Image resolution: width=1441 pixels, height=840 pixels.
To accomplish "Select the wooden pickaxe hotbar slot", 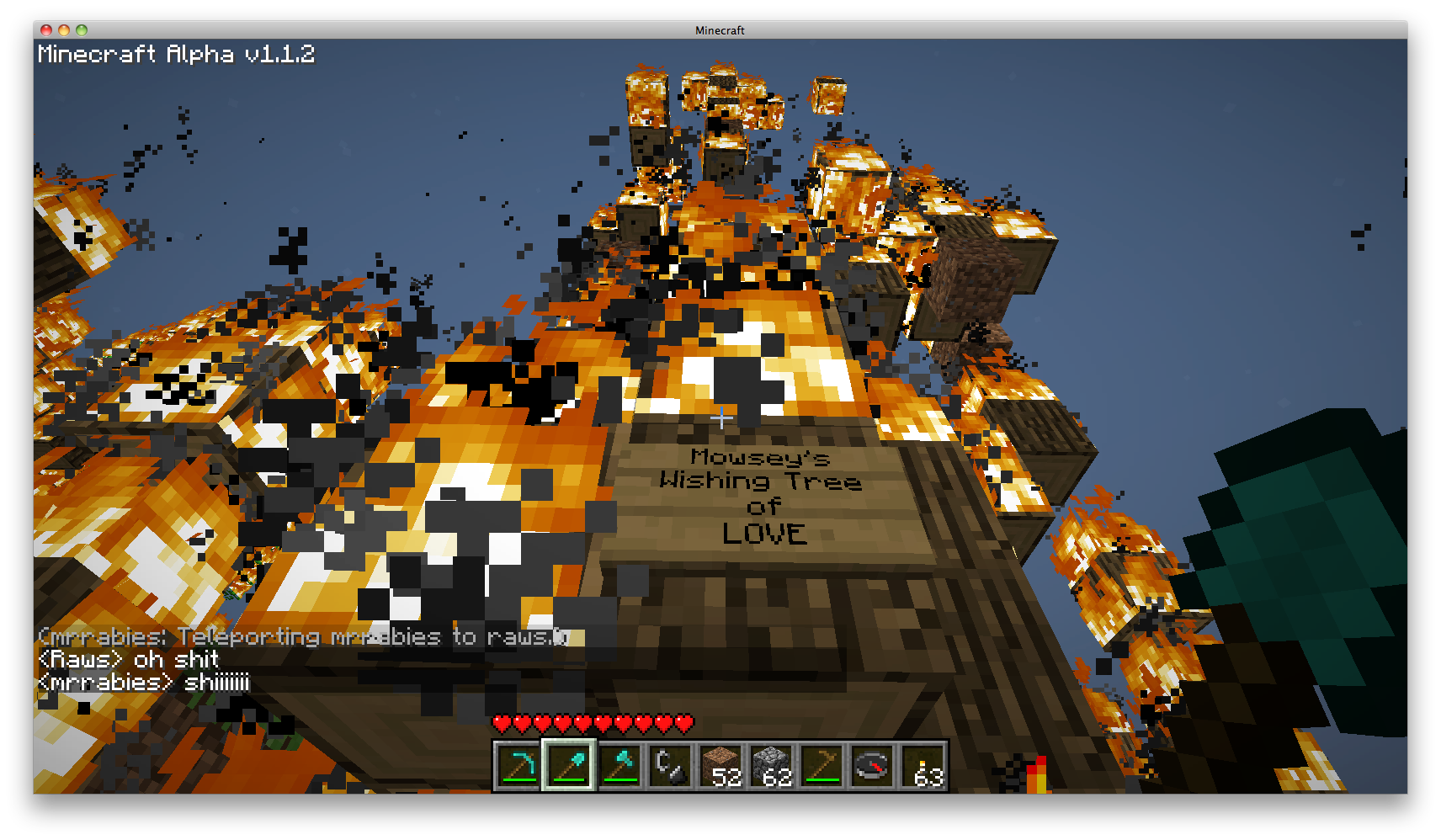I will [822, 766].
